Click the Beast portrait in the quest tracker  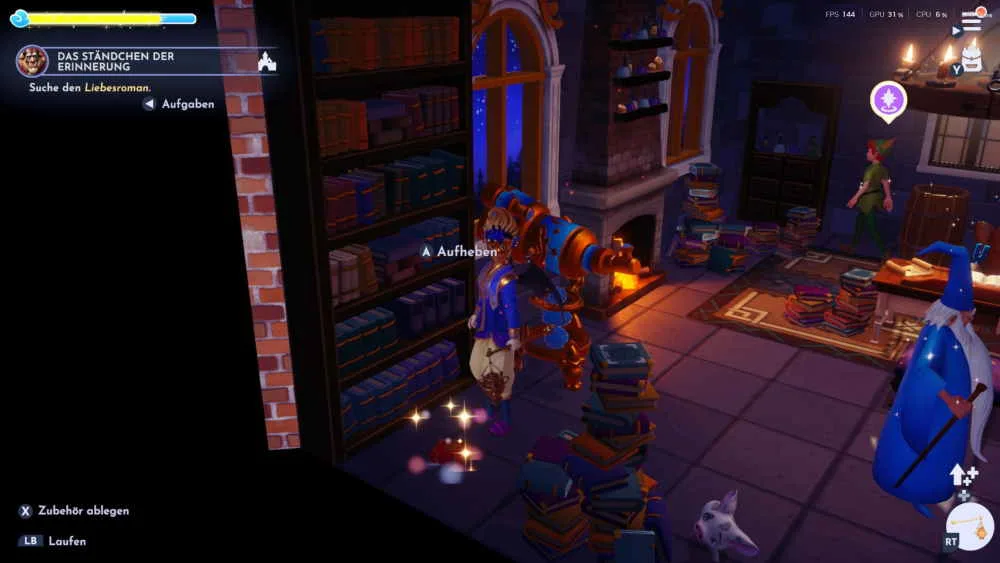pyautogui.click(x=32, y=61)
